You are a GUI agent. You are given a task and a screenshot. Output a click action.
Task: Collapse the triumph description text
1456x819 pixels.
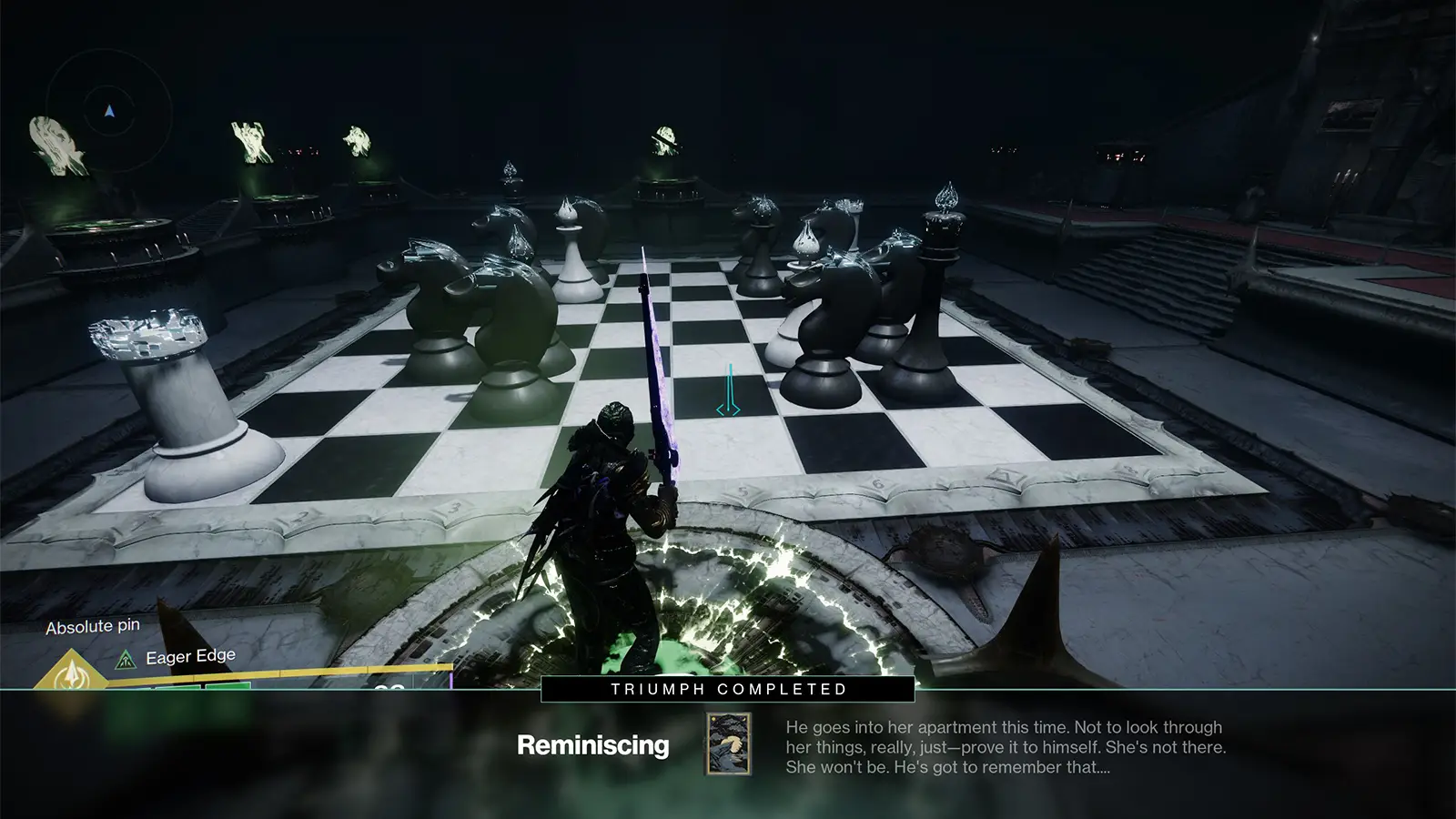[x=1006, y=749]
